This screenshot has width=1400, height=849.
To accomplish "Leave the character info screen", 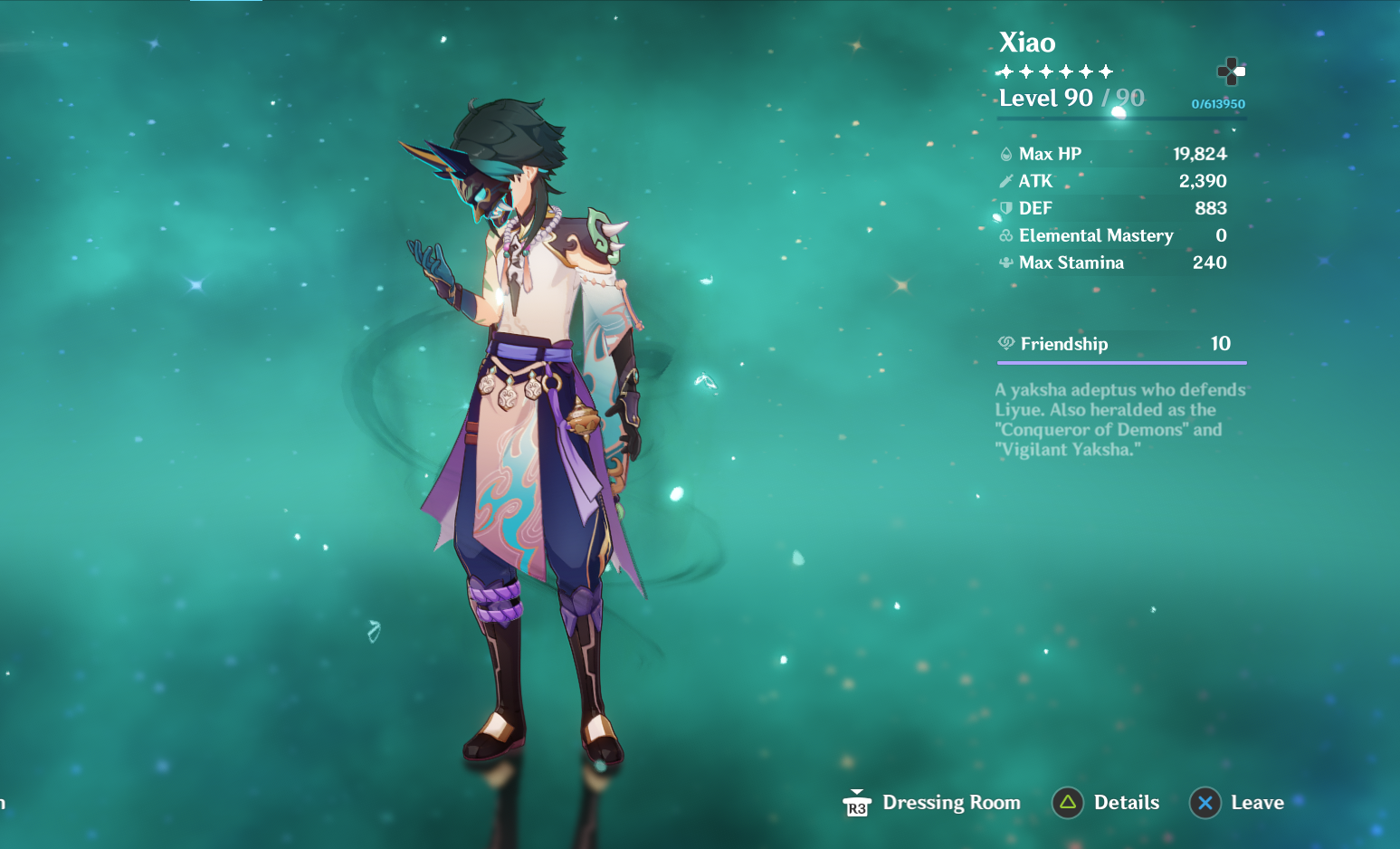I will [x=1260, y=802].
